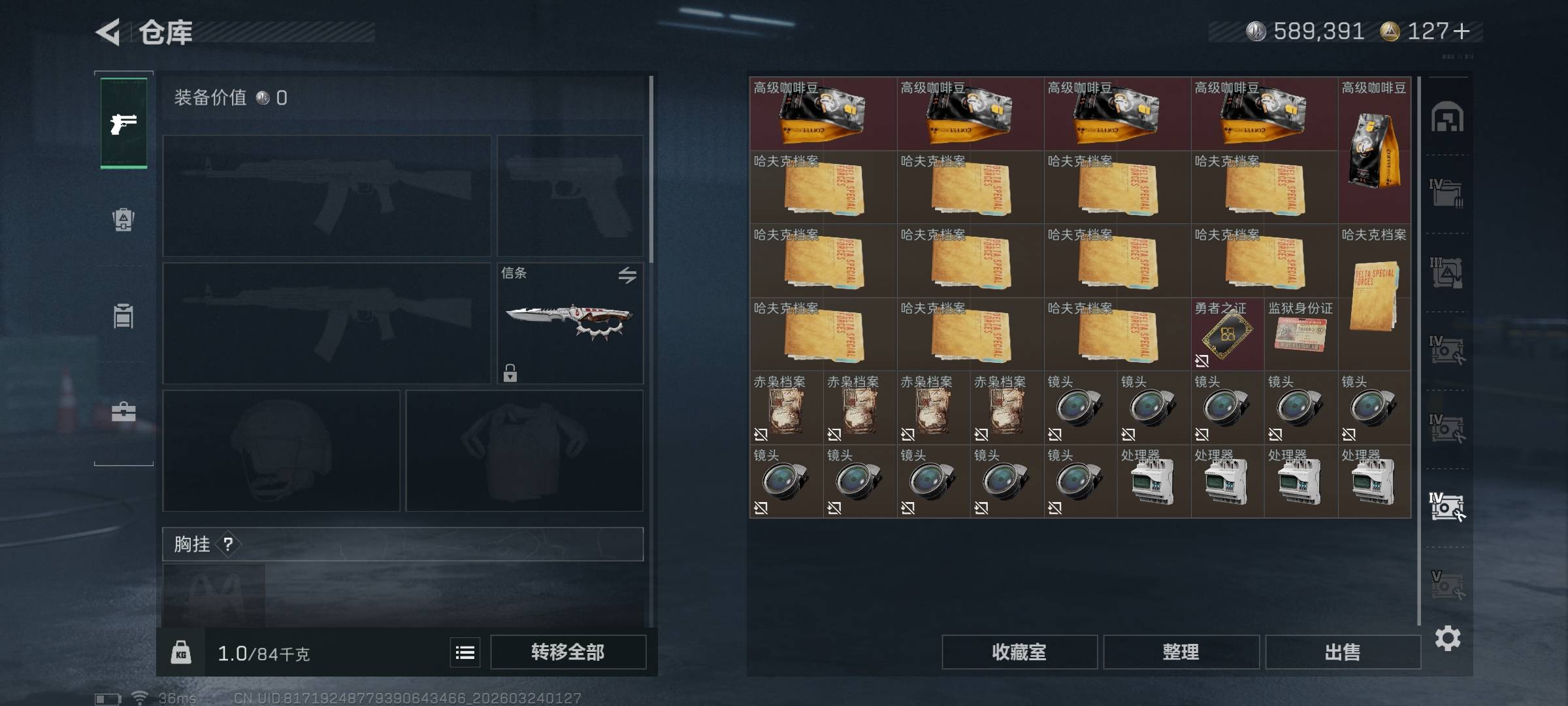The width and height of the screenshot is (1568, 706).
Task: Open the list view icon beside 转移全部
Action: pyautogui.click(x=465, y=652)
